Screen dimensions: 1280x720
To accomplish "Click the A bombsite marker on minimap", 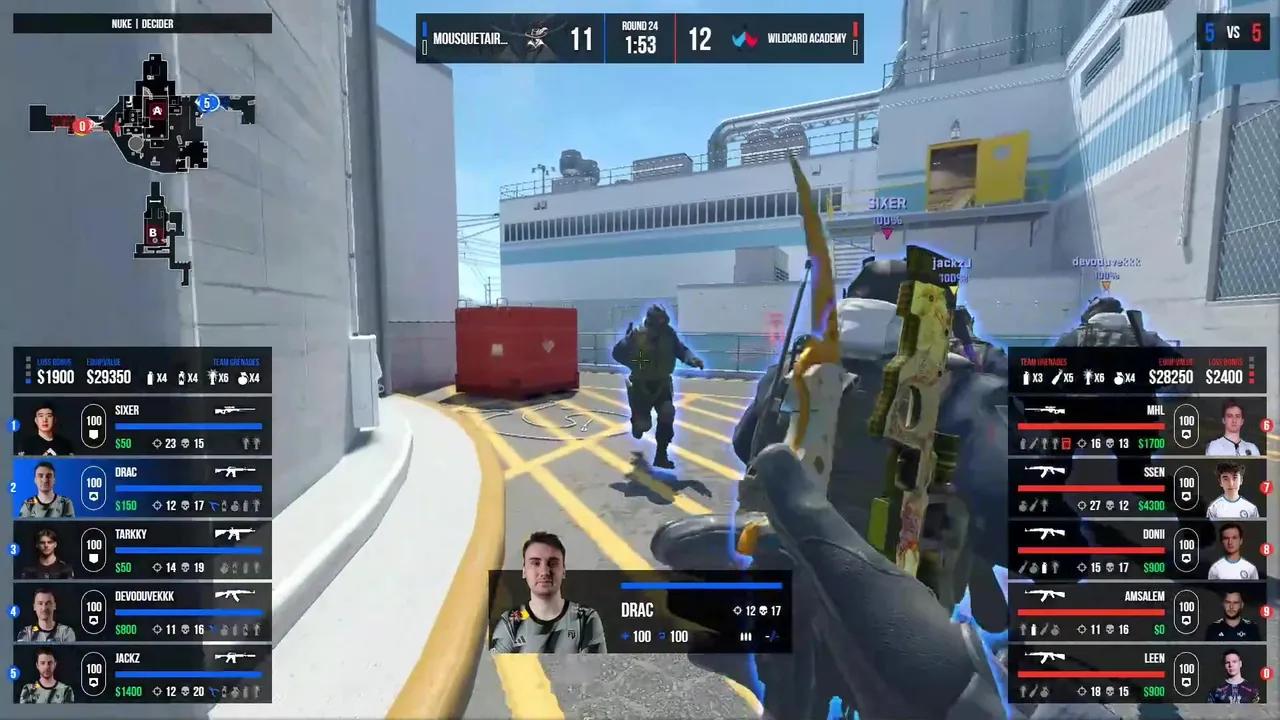I will point(157,110).
